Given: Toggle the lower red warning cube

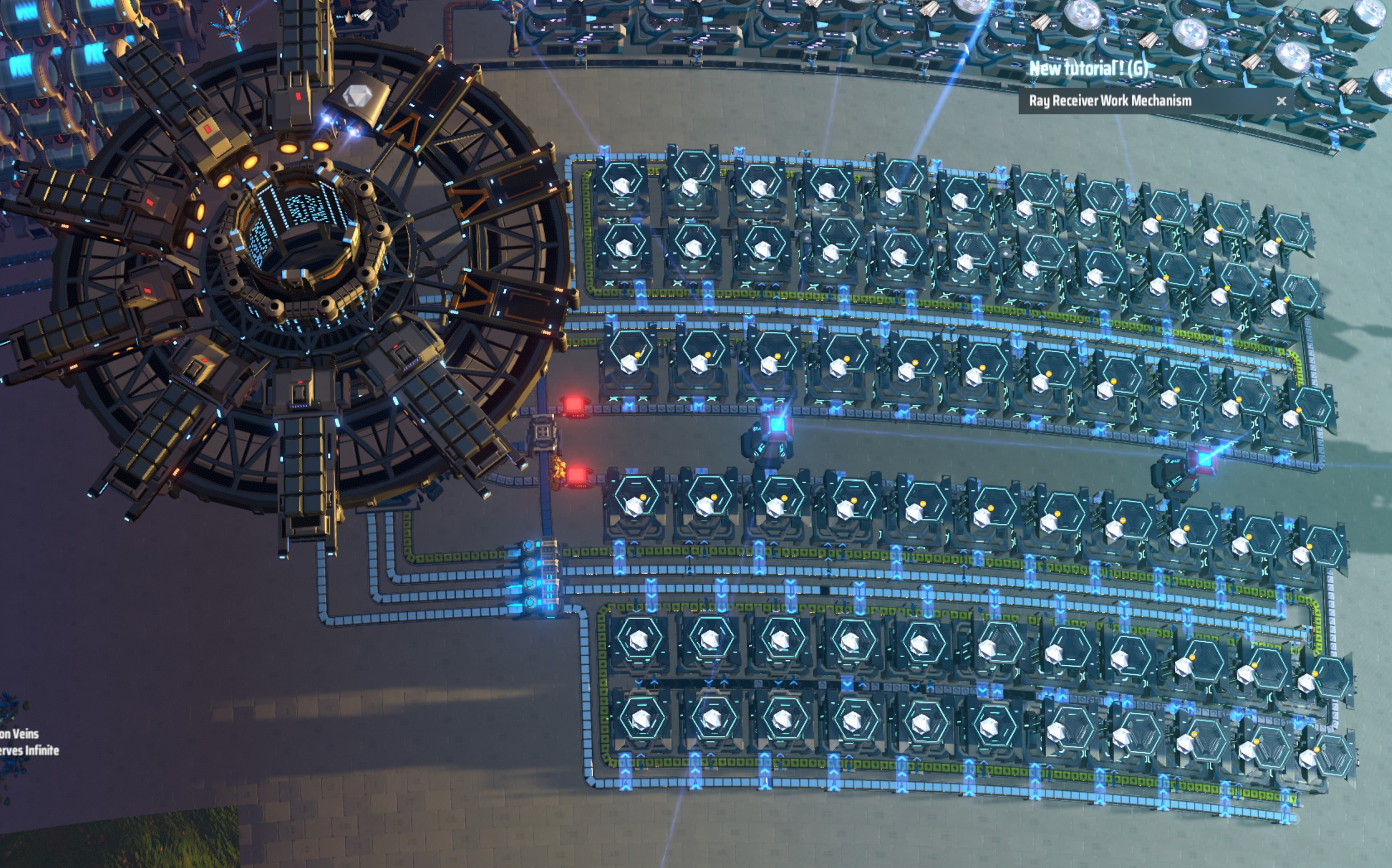Looking at the screenshot, I should click(577, 475).
